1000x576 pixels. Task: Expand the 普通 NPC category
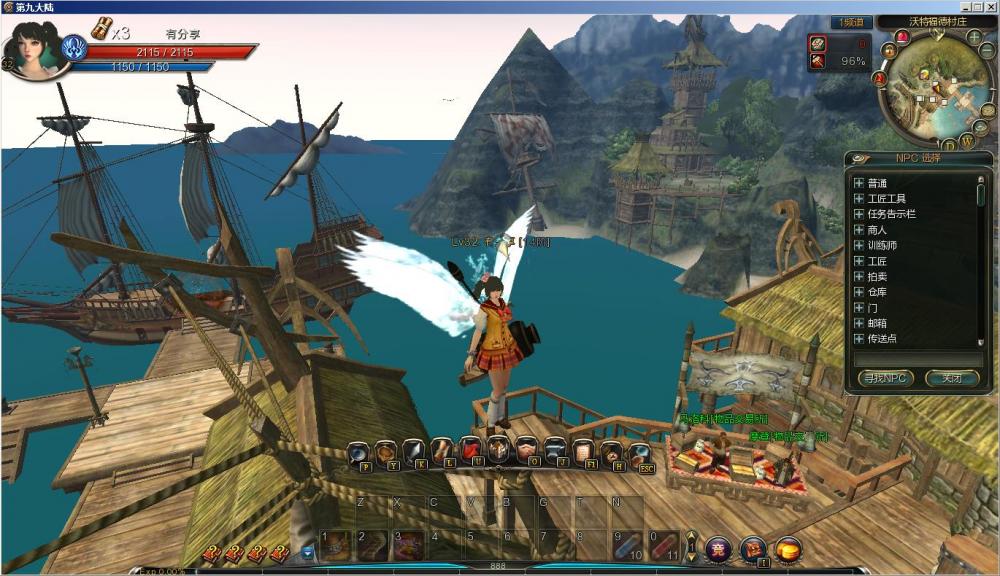click(858, 183)
